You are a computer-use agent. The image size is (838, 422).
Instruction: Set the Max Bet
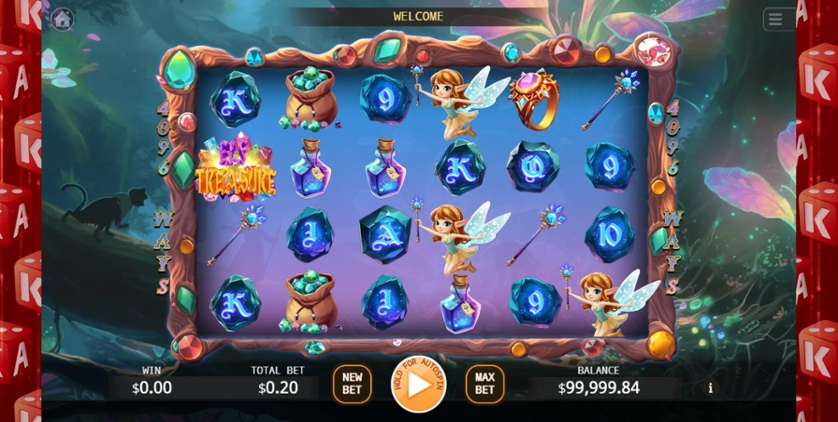484,384
